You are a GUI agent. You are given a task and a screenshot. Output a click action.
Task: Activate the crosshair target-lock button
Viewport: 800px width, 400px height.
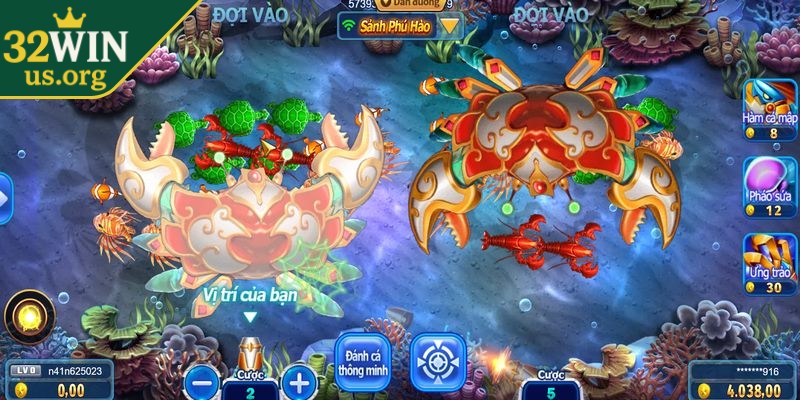[438, 362]
